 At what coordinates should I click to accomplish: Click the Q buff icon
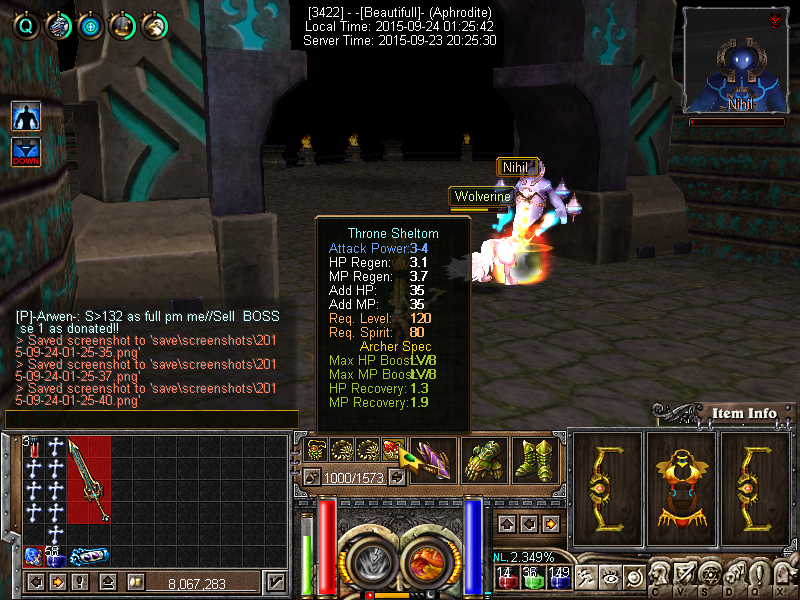click(x=27, y=26)
